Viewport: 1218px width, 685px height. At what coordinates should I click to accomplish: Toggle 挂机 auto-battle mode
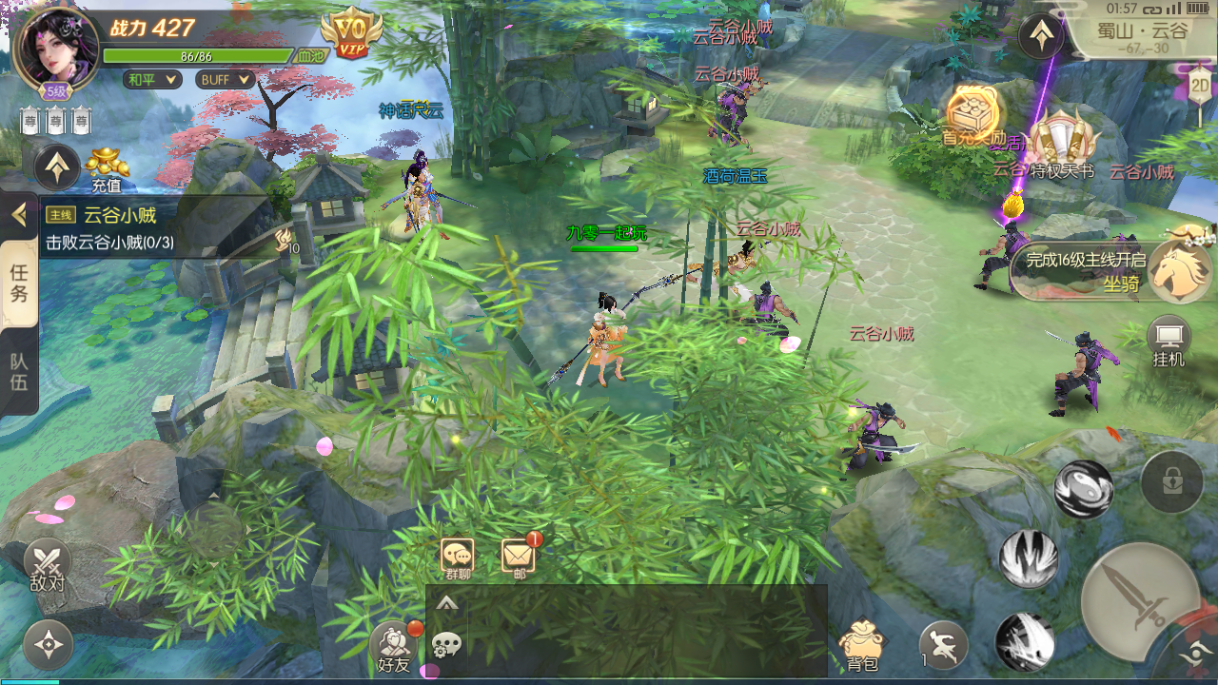pyautogui.click(x=1168, y=342)
